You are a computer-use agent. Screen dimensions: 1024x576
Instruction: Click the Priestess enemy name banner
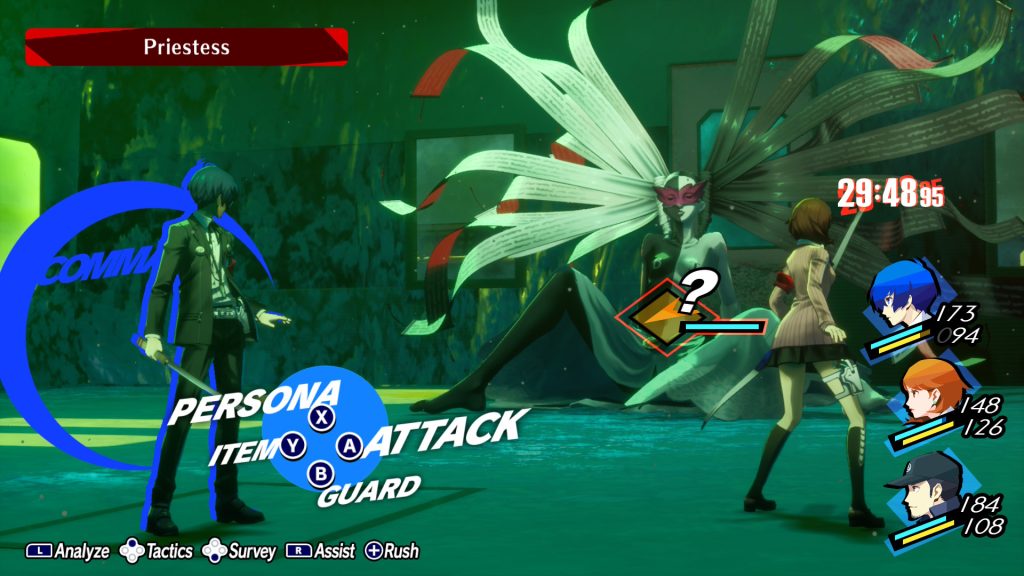pos(186,47)
